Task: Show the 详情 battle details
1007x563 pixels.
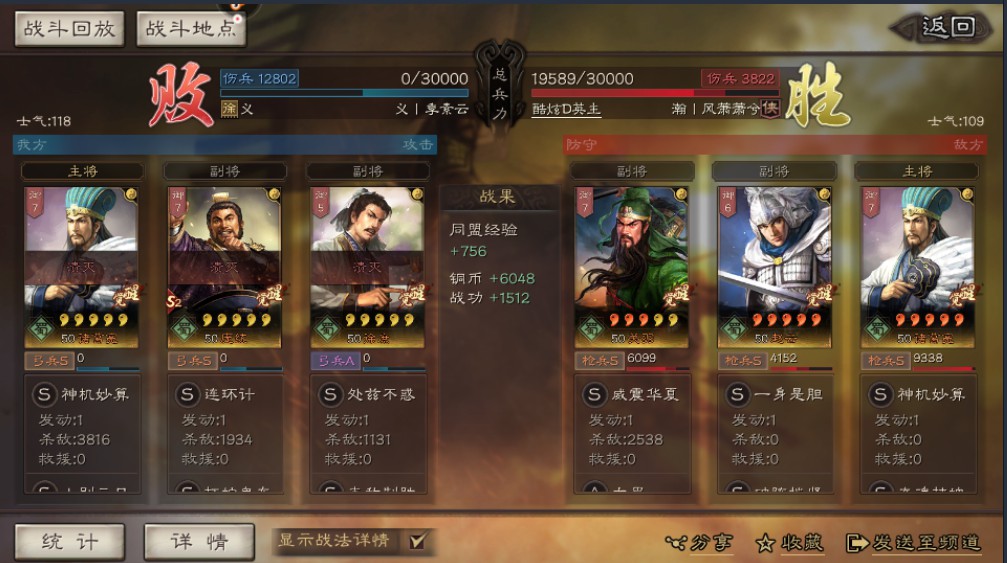Action: point(199,541)
